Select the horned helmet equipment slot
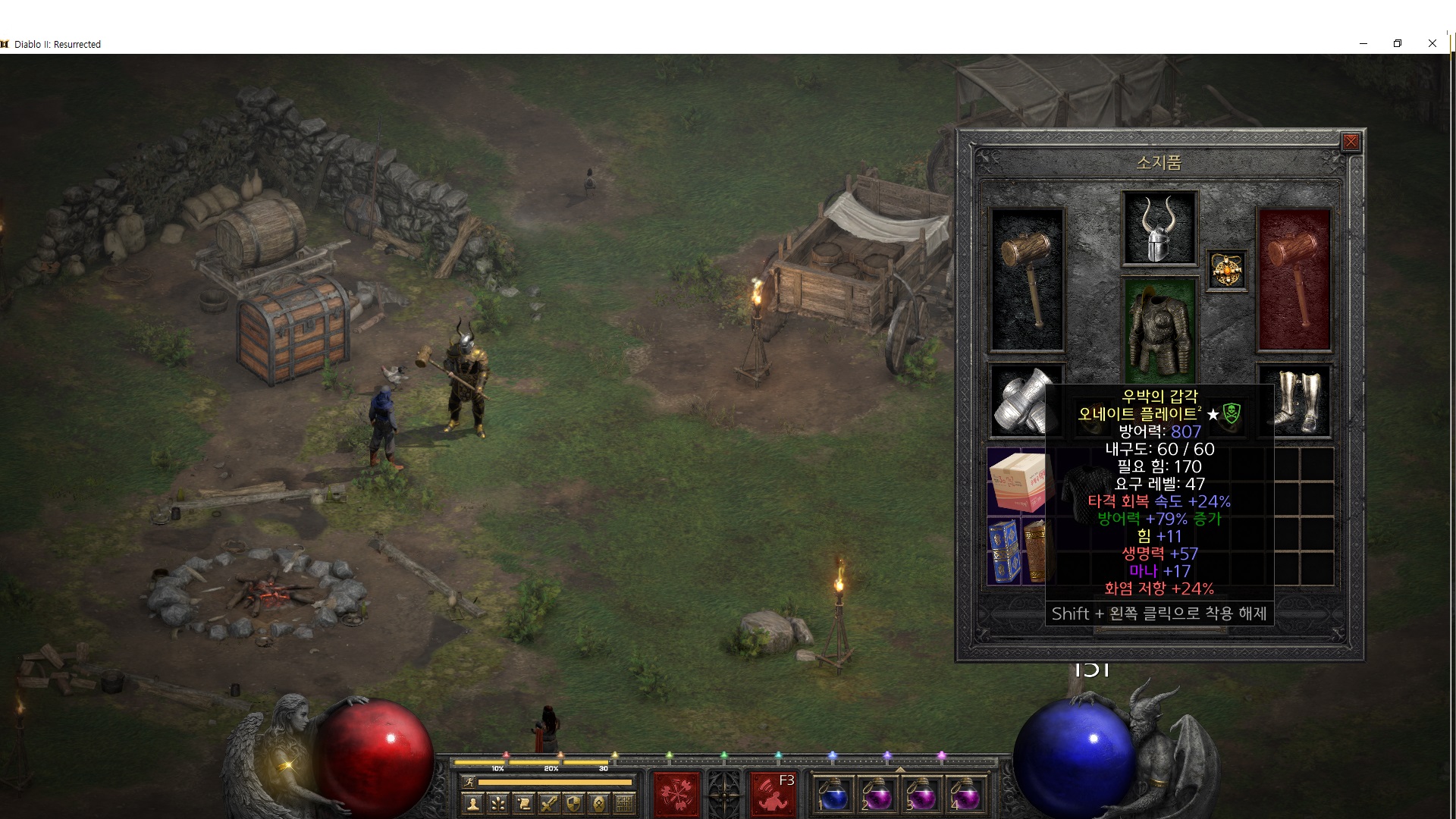Viewport: 1456px width, 819px height. pyautogui.click(x=1159, y=227)
